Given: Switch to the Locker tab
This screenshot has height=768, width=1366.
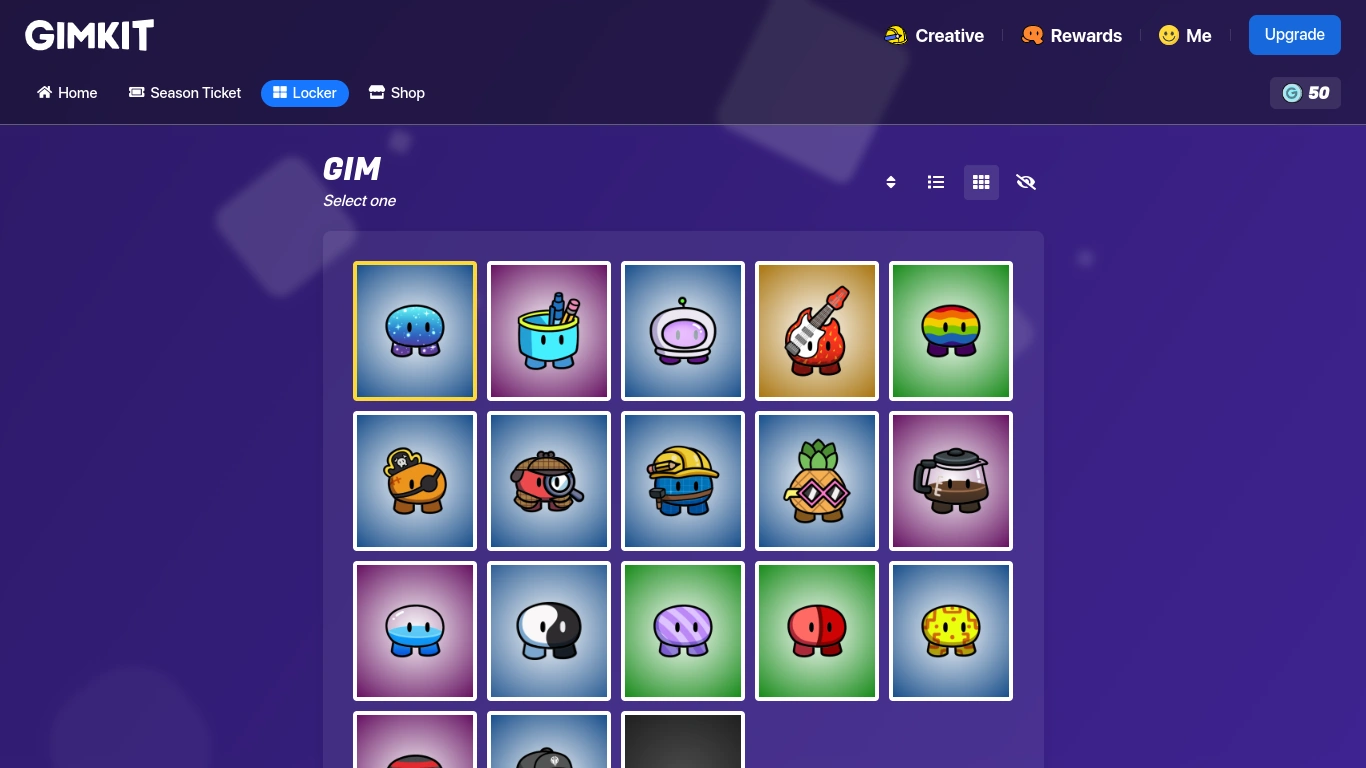Looking at the screenshot, I should pyautogui.click(x=304, y=92).
